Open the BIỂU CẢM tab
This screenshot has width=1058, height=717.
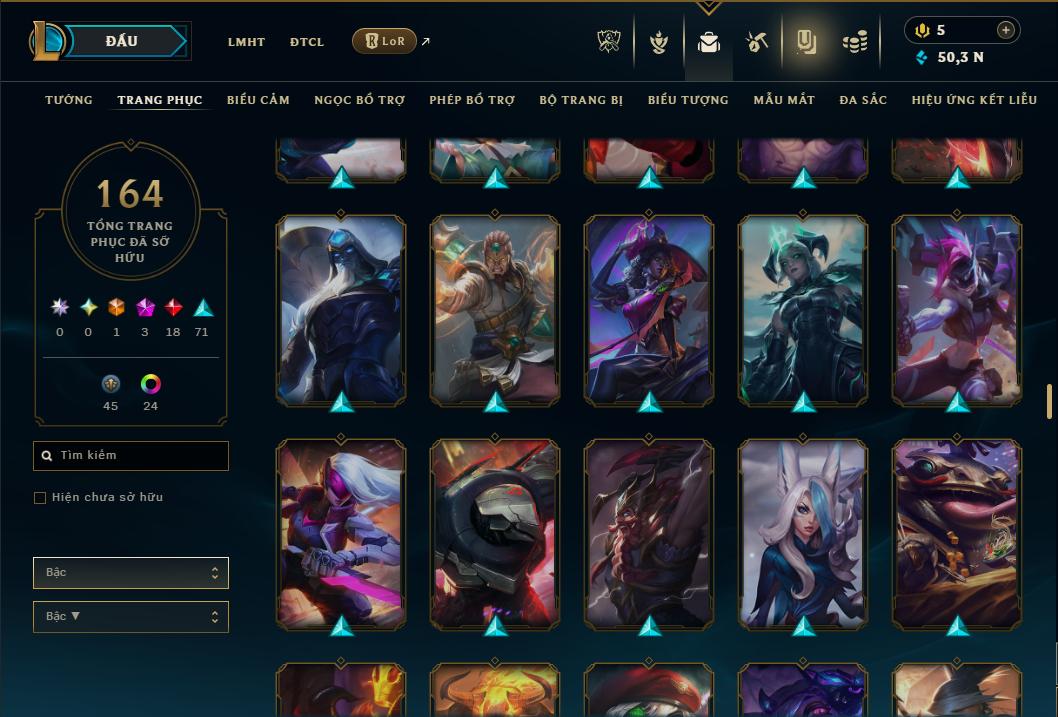[x=258, y=100]
